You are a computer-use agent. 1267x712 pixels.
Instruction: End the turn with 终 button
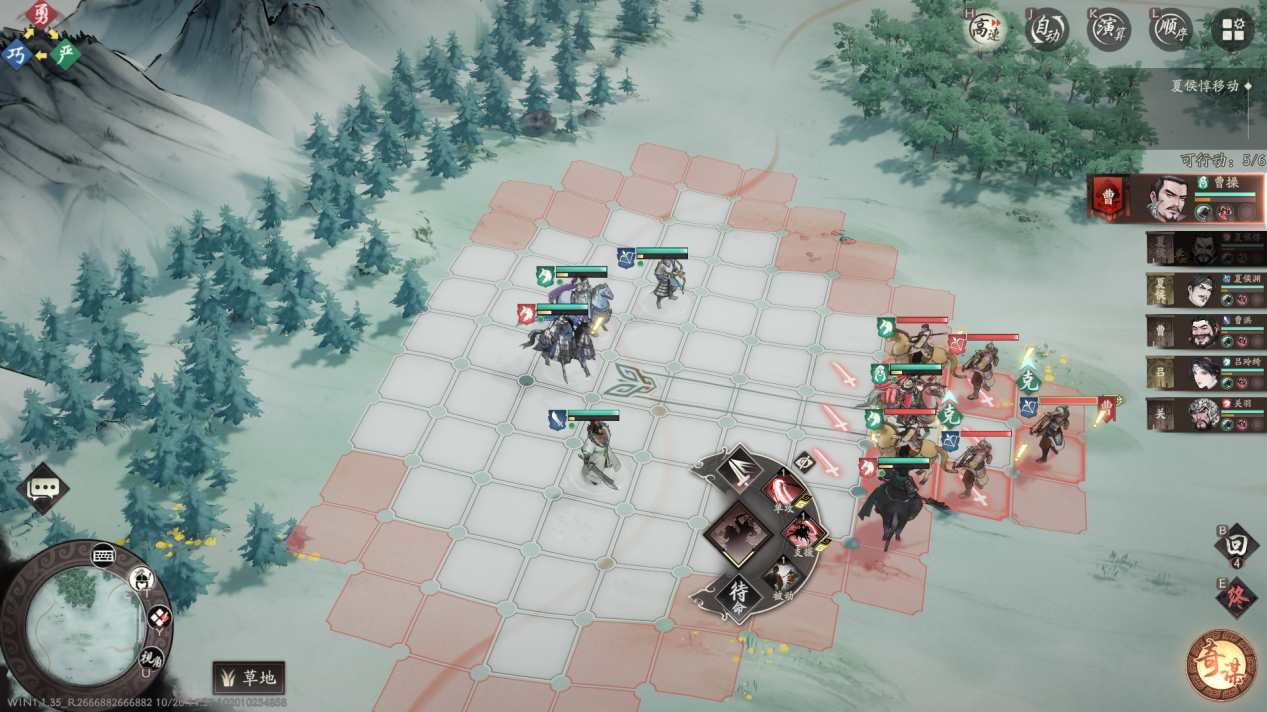1236,598
